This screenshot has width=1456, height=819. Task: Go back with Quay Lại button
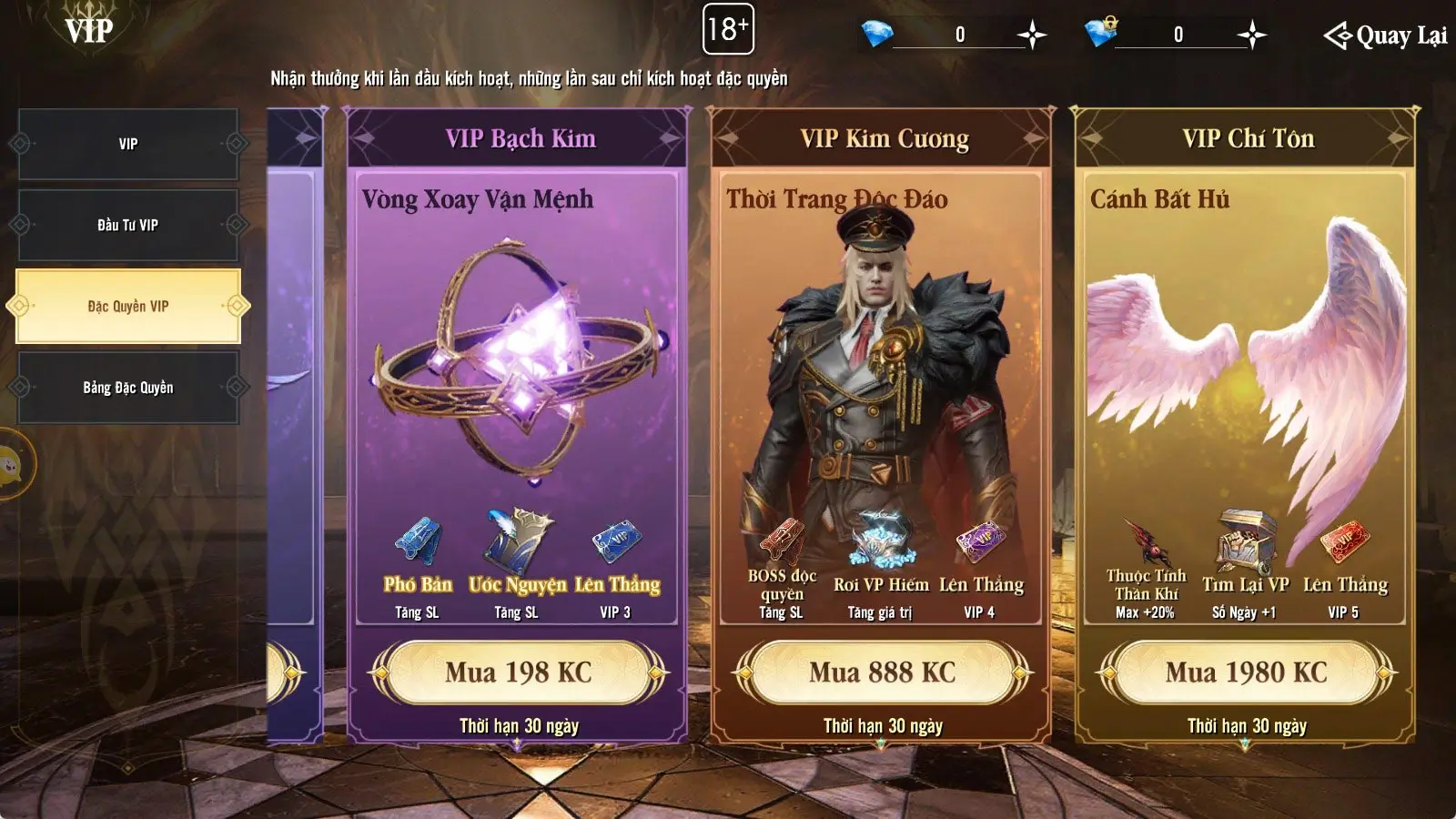pos(1385,35)
